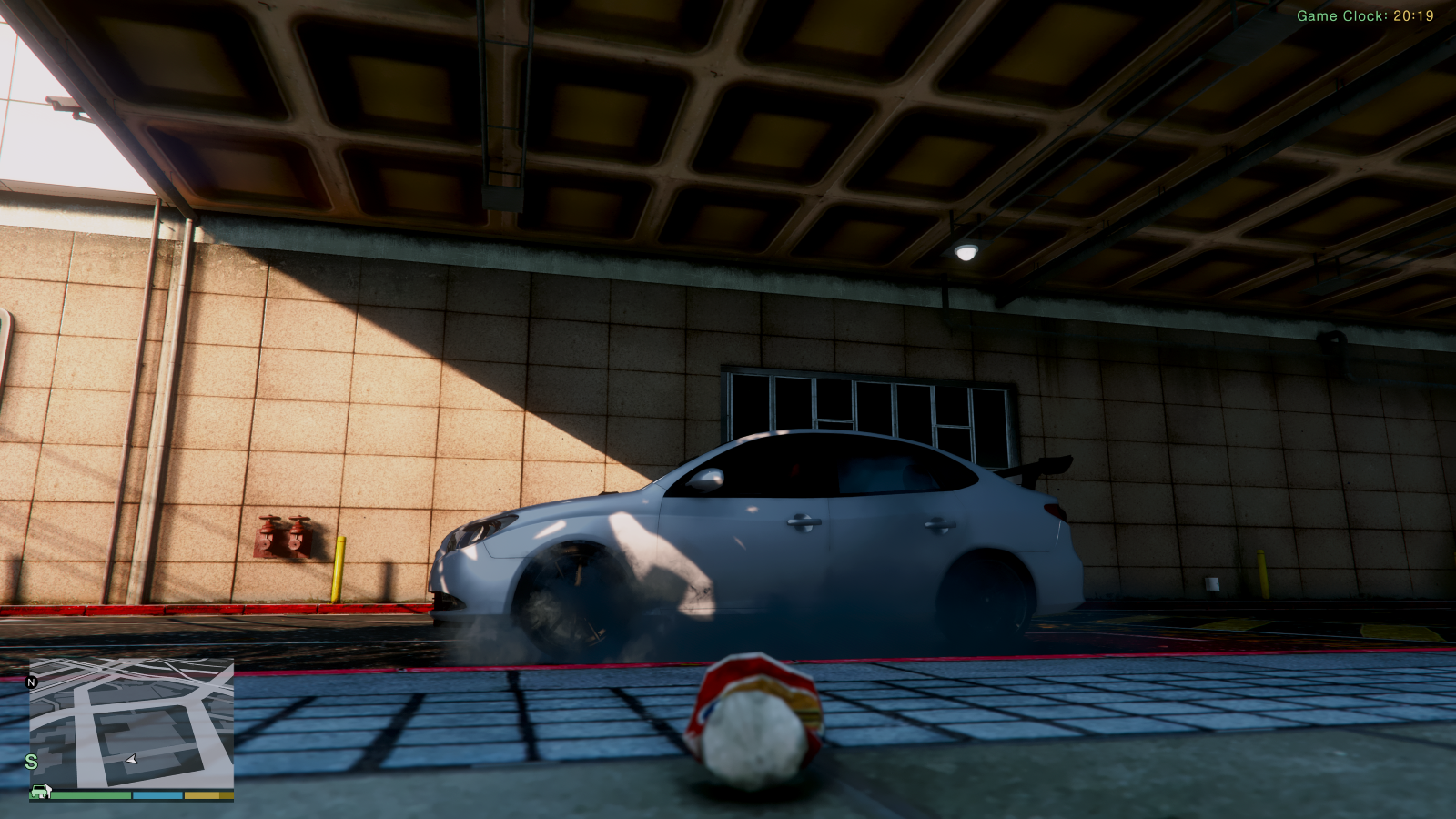The image size is (1456, 819).
Task: Click the green car blip on the minimap
Action: pos(40,791)
